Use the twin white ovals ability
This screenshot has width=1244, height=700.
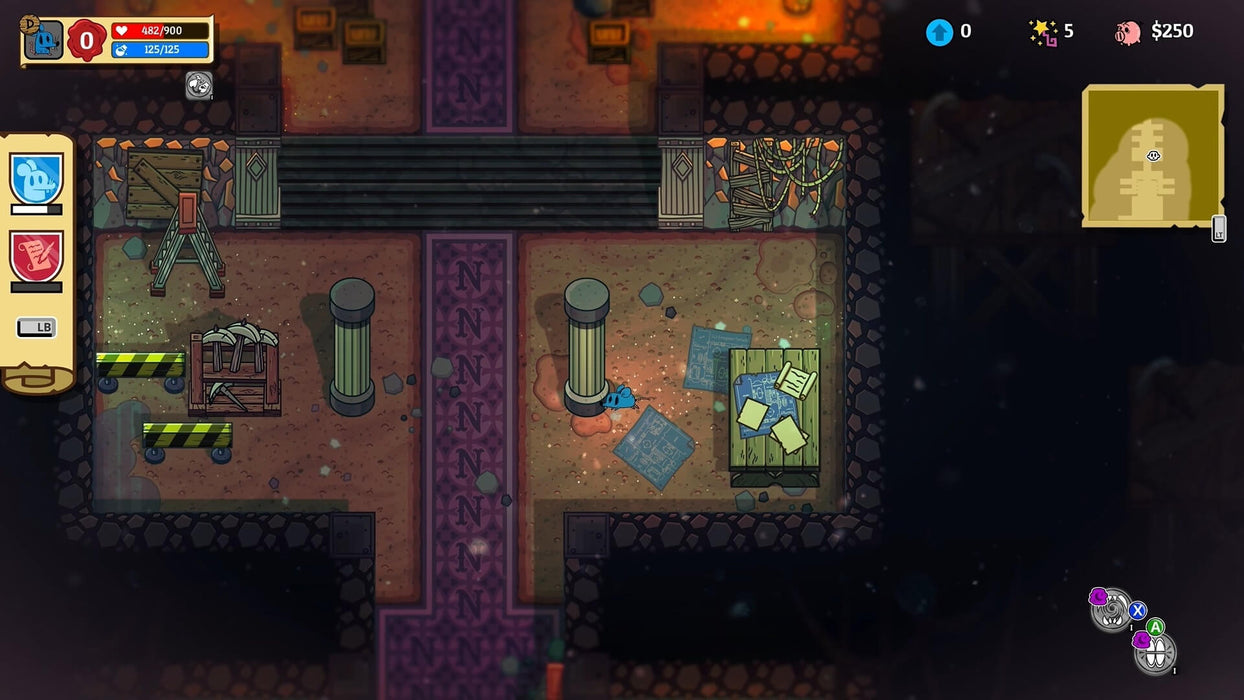click(1156, 653)
